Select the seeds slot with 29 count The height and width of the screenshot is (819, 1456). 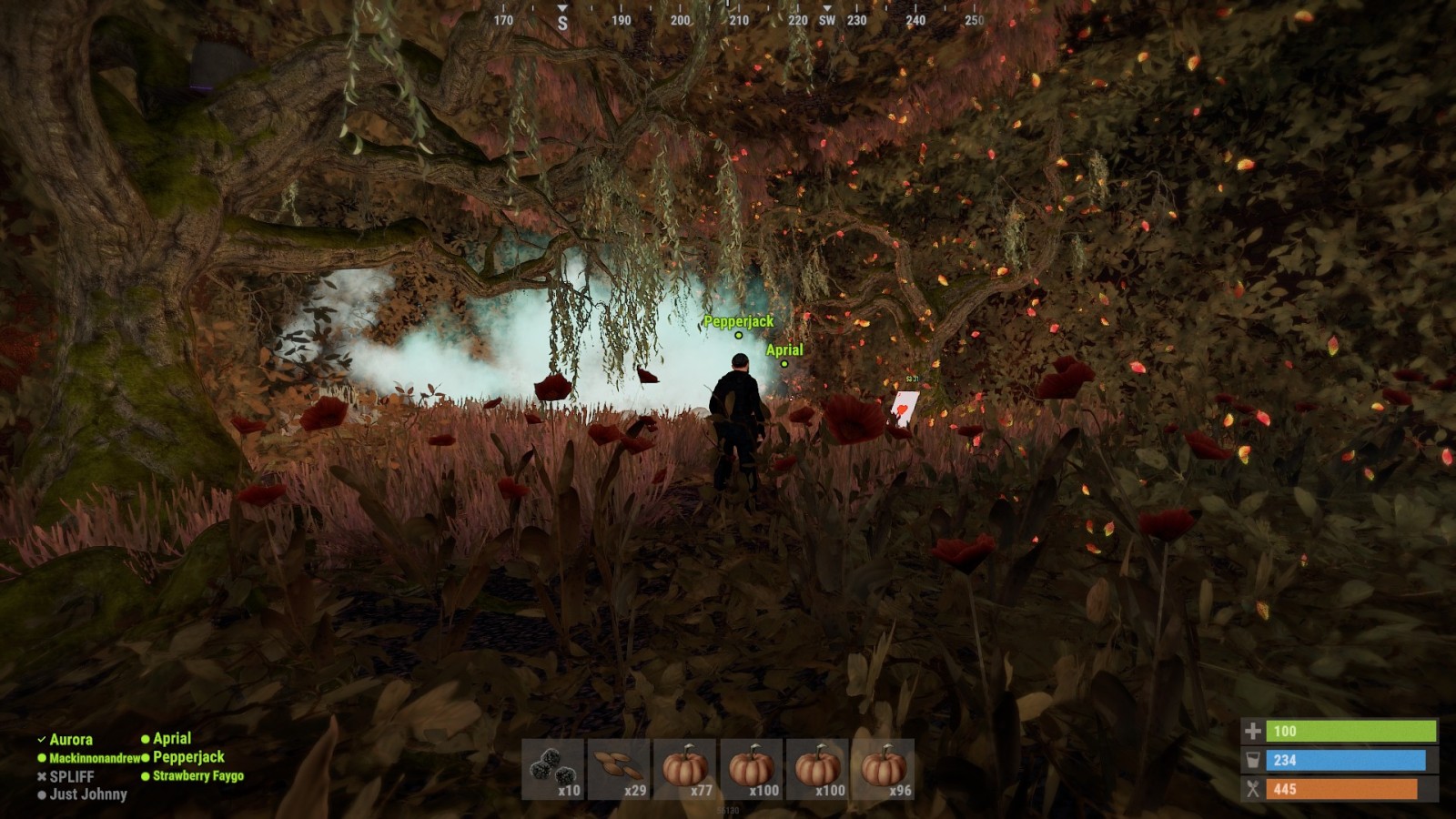coord(620,770)
